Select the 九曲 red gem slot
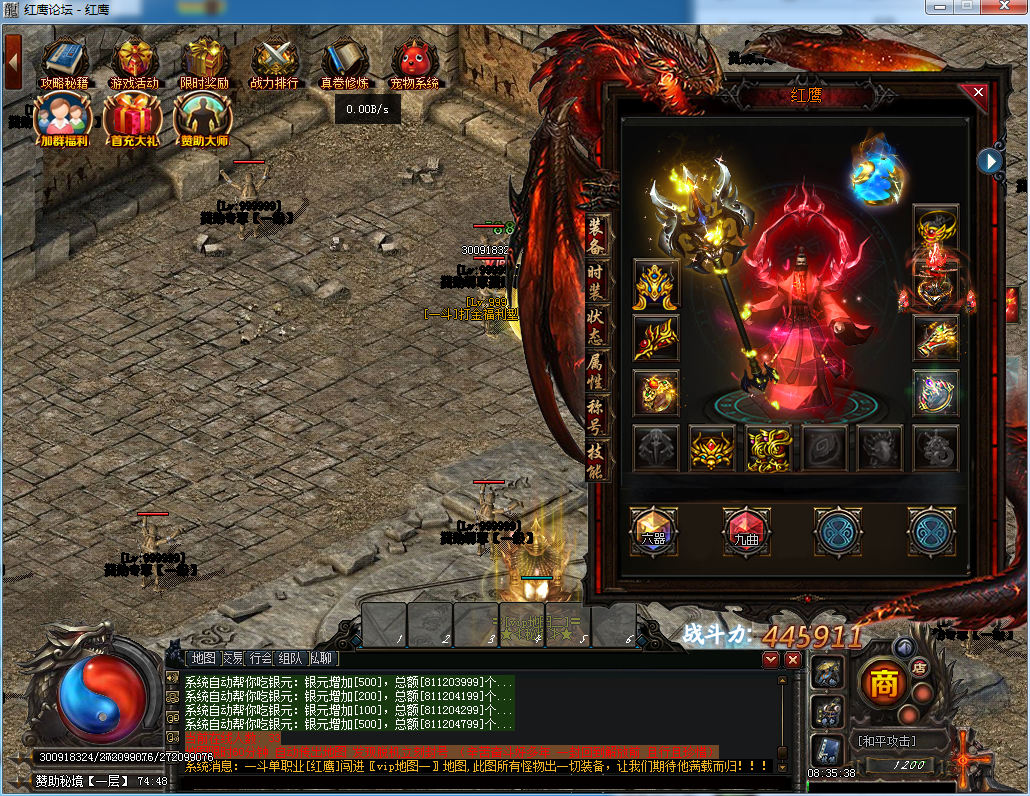This screenshot has width=1030, height=796. click(x=746, y=531)
